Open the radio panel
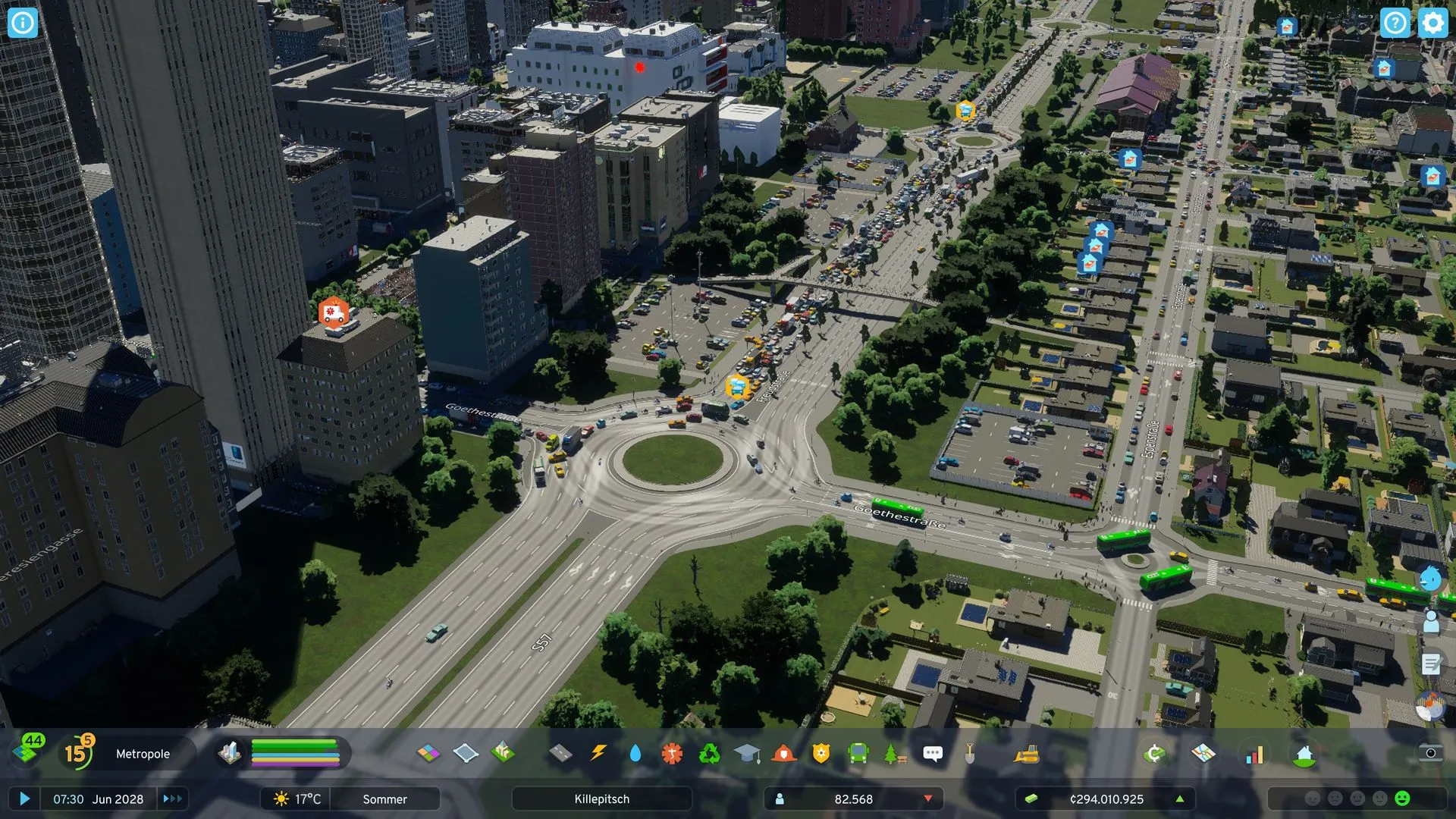 [x=1430, y=707]
